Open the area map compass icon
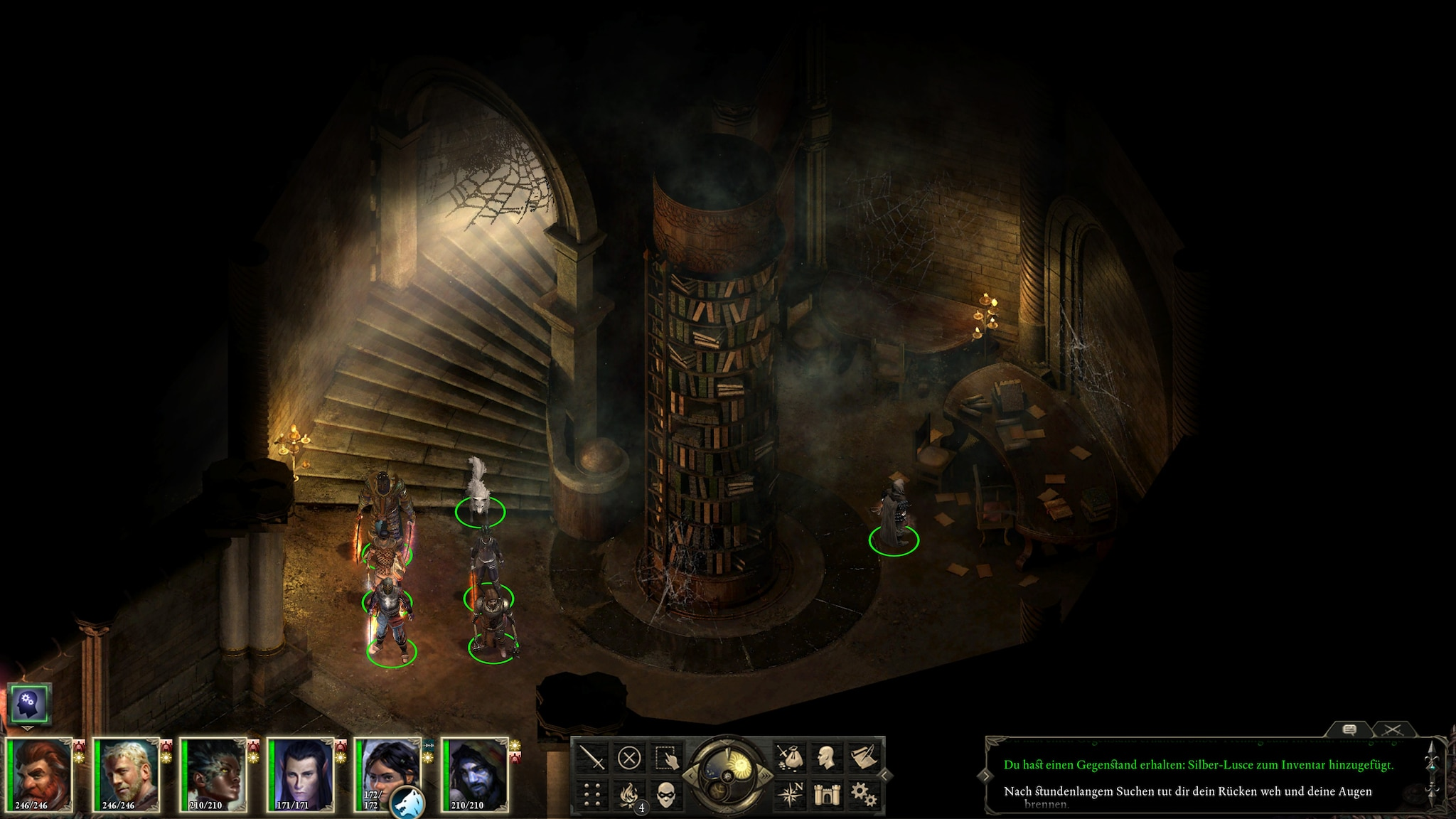Screen dimensions: 1456x819 click(x=789, y=793)
